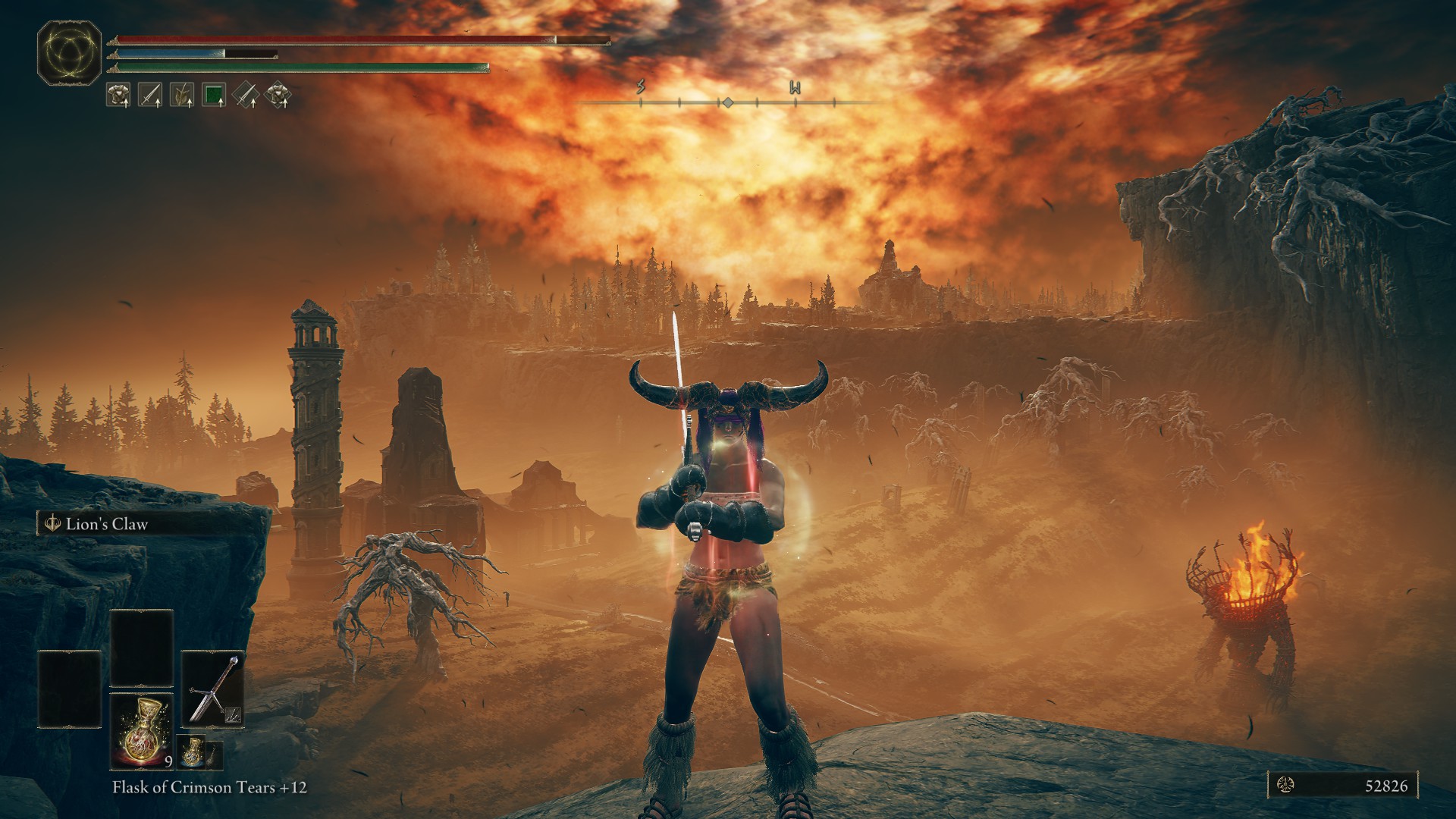Click the diamond-framed sword buff icon
This screenshot has height=819, width=1456.
[x=246, y=95]
